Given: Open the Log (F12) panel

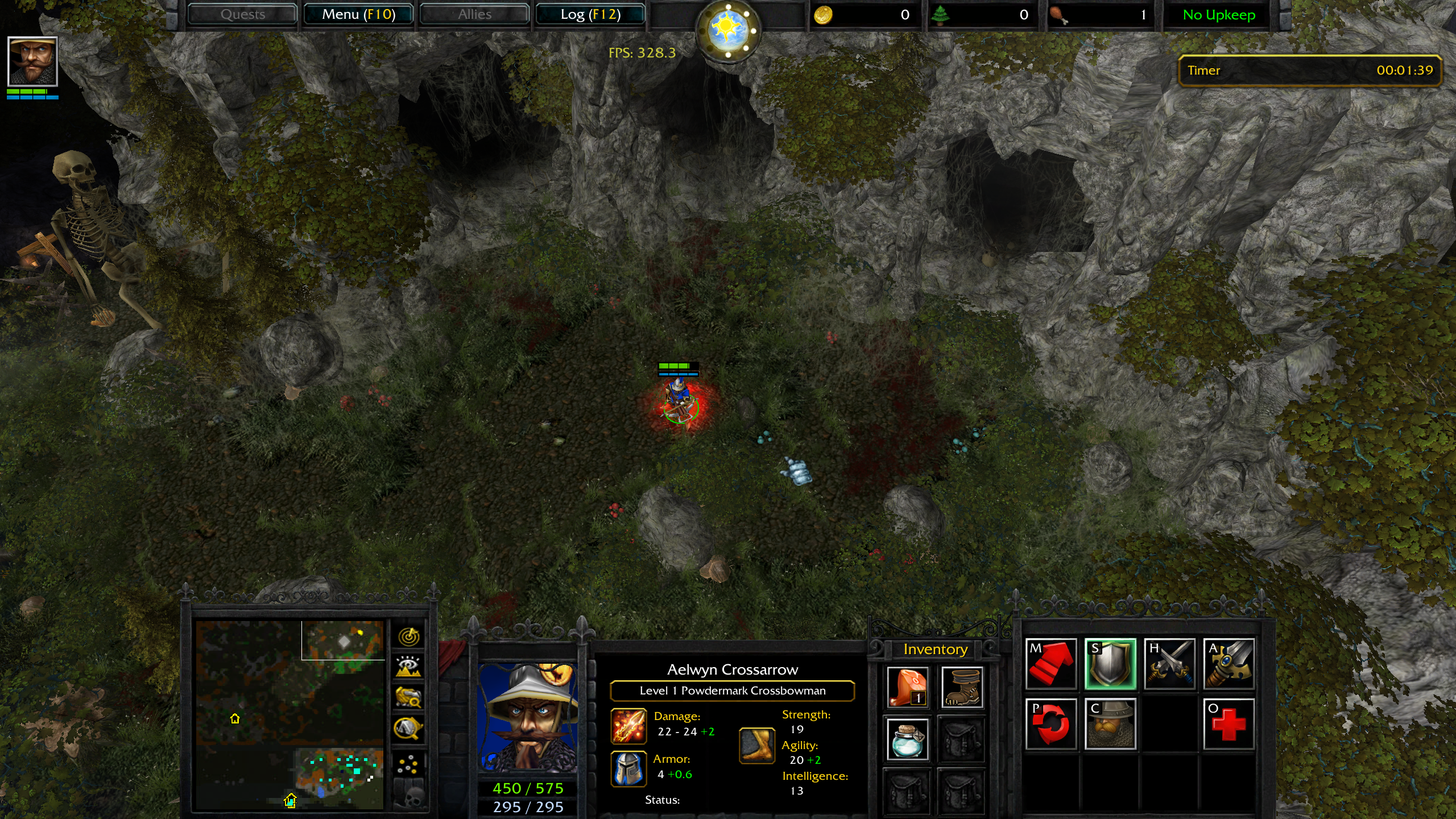Looking at the screenshot, I should [x=590, y=14].
